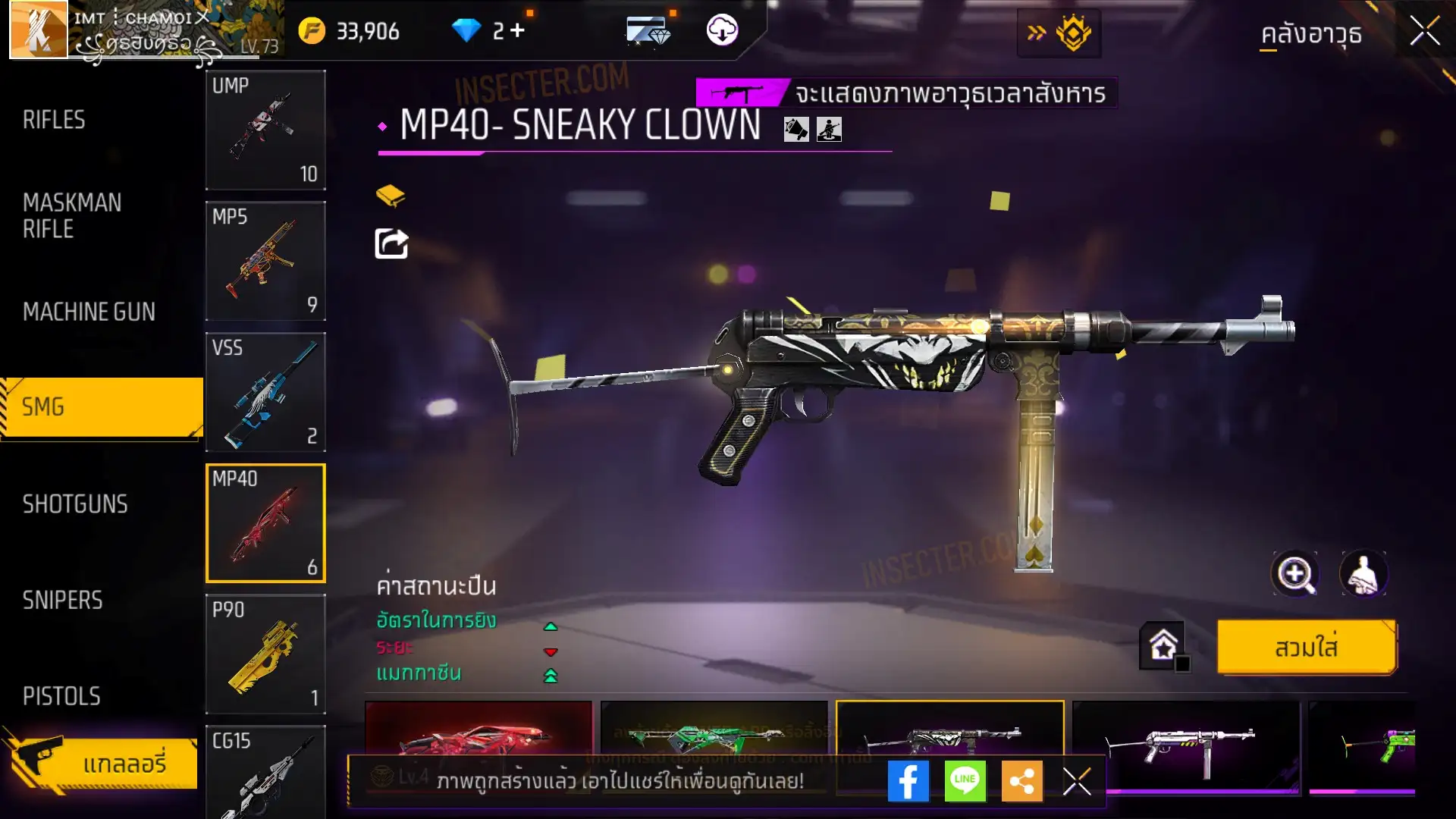Share via LINE app

point(965,781)
